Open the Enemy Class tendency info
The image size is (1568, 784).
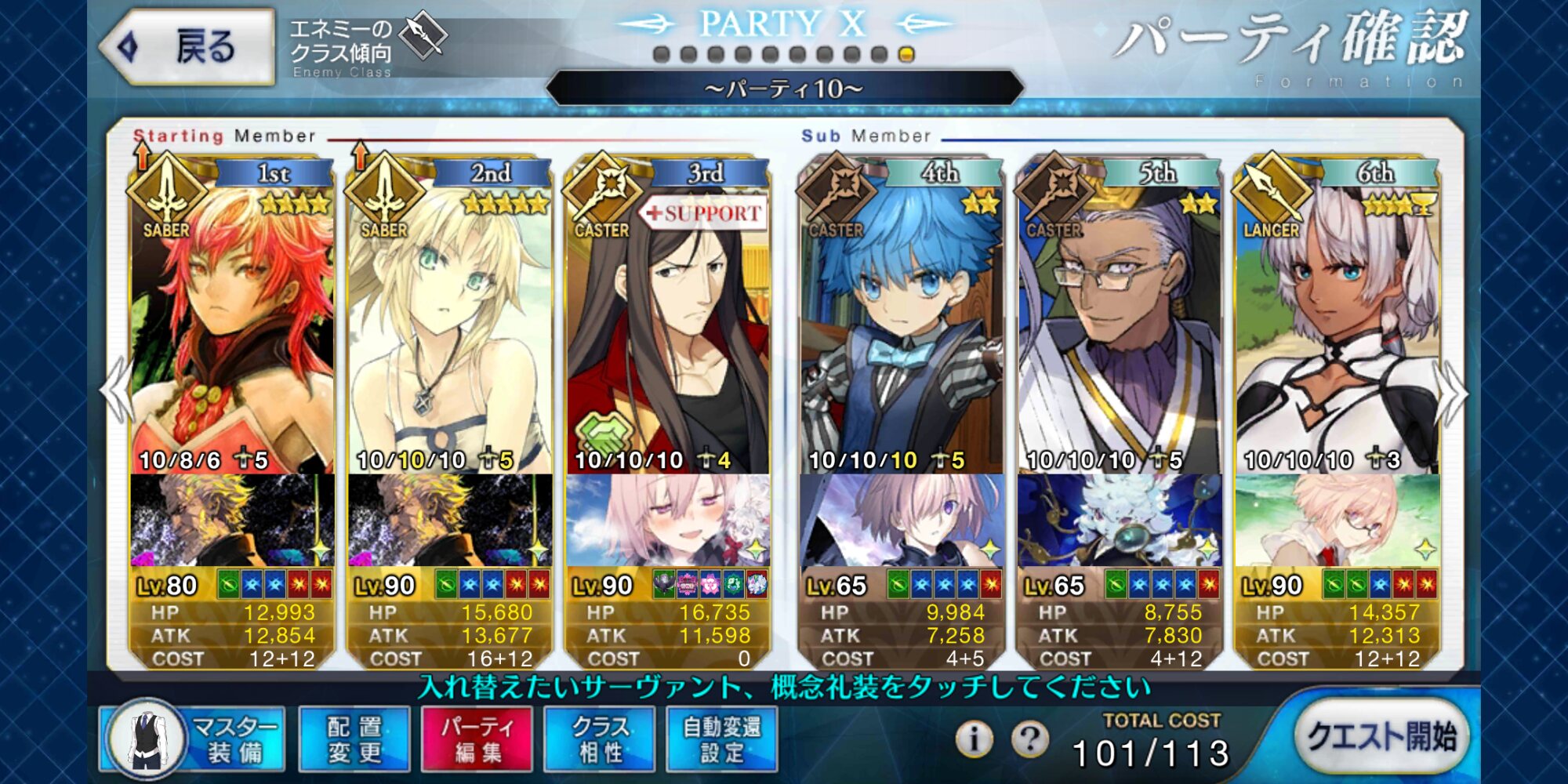click(x=367, y=47)
